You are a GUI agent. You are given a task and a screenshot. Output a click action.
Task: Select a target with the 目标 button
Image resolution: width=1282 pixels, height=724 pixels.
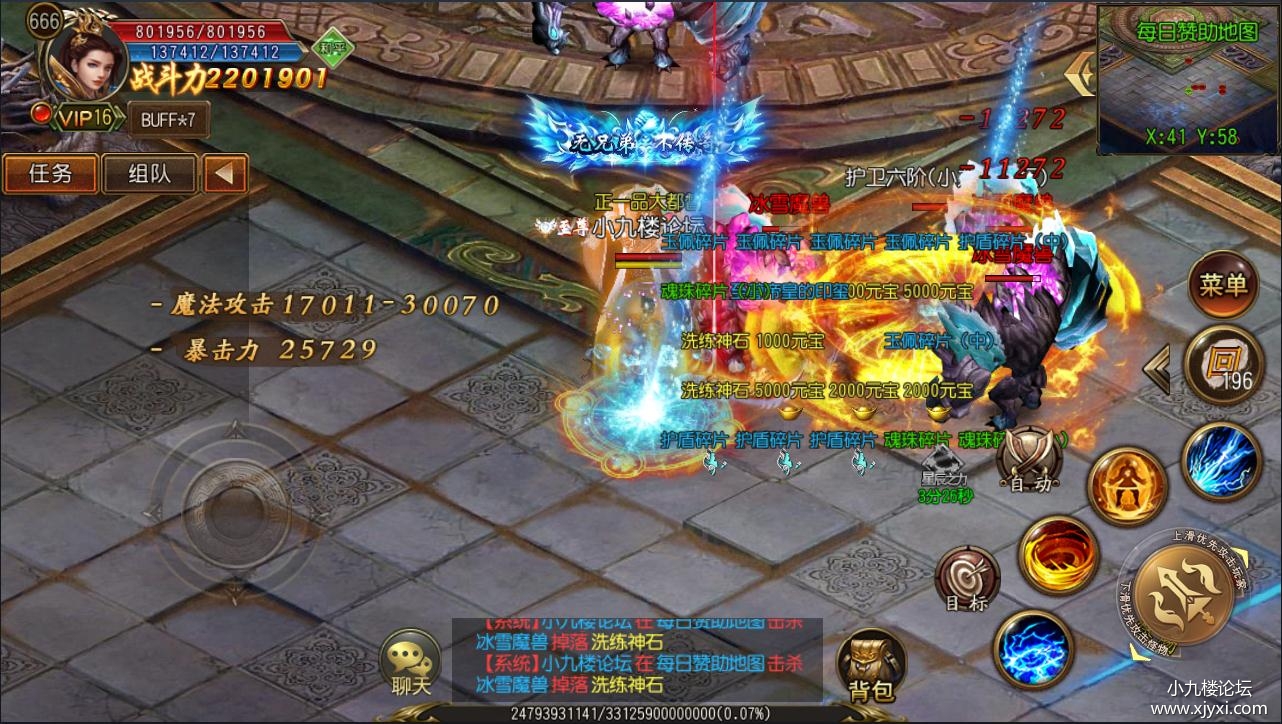pyautogui.click(x=967, y=580)
